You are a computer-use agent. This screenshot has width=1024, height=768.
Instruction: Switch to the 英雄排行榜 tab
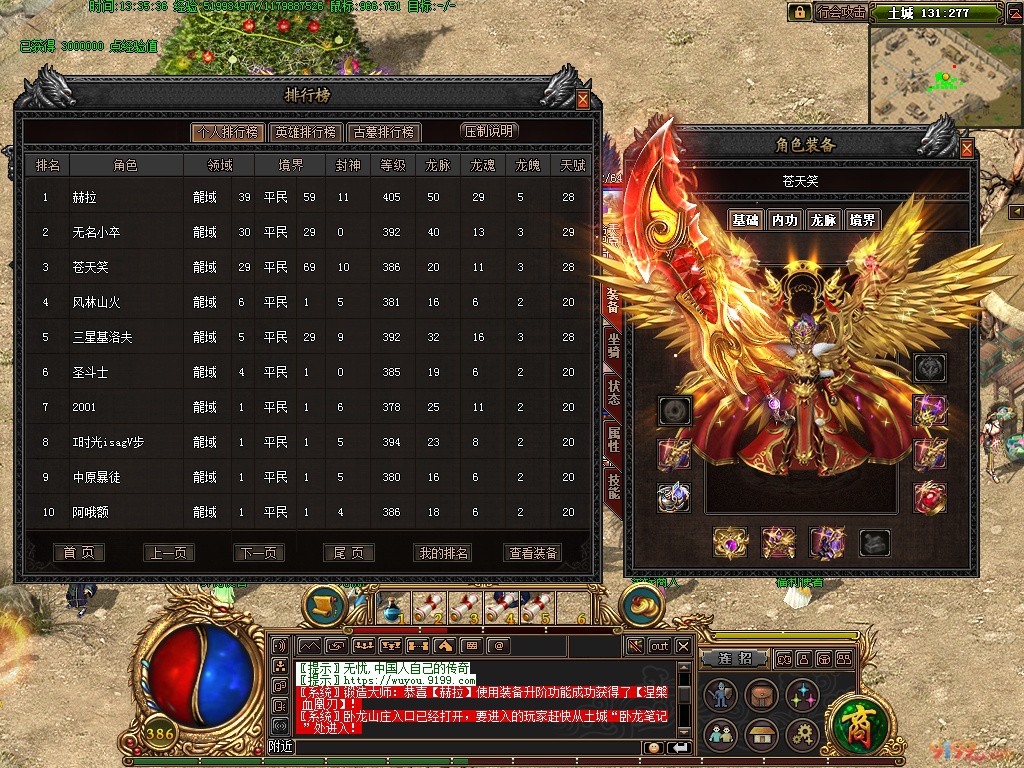pos(306,132)
